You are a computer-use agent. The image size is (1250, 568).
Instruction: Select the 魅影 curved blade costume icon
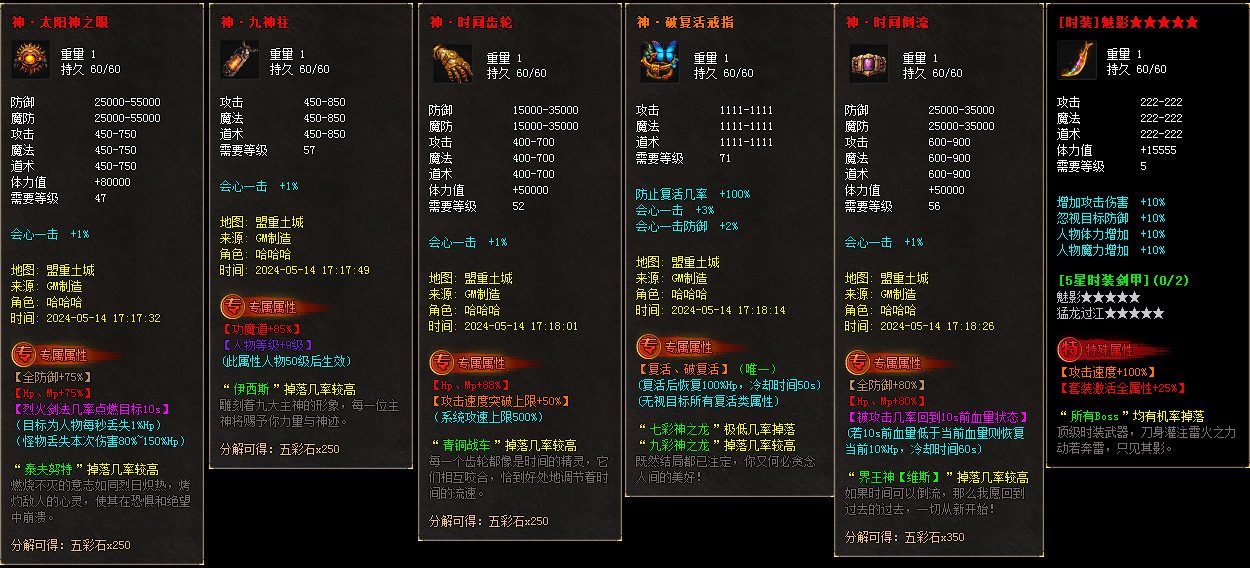coord(1076,60)
